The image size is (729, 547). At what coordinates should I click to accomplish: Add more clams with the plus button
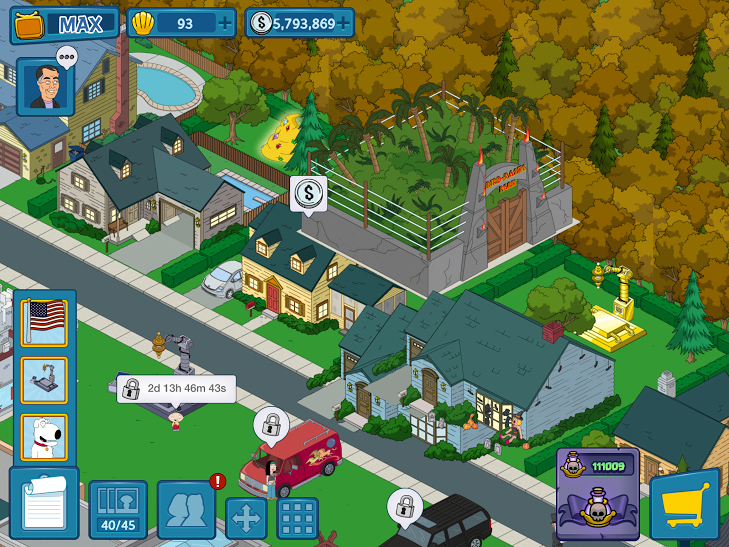(x=225, y=23)
